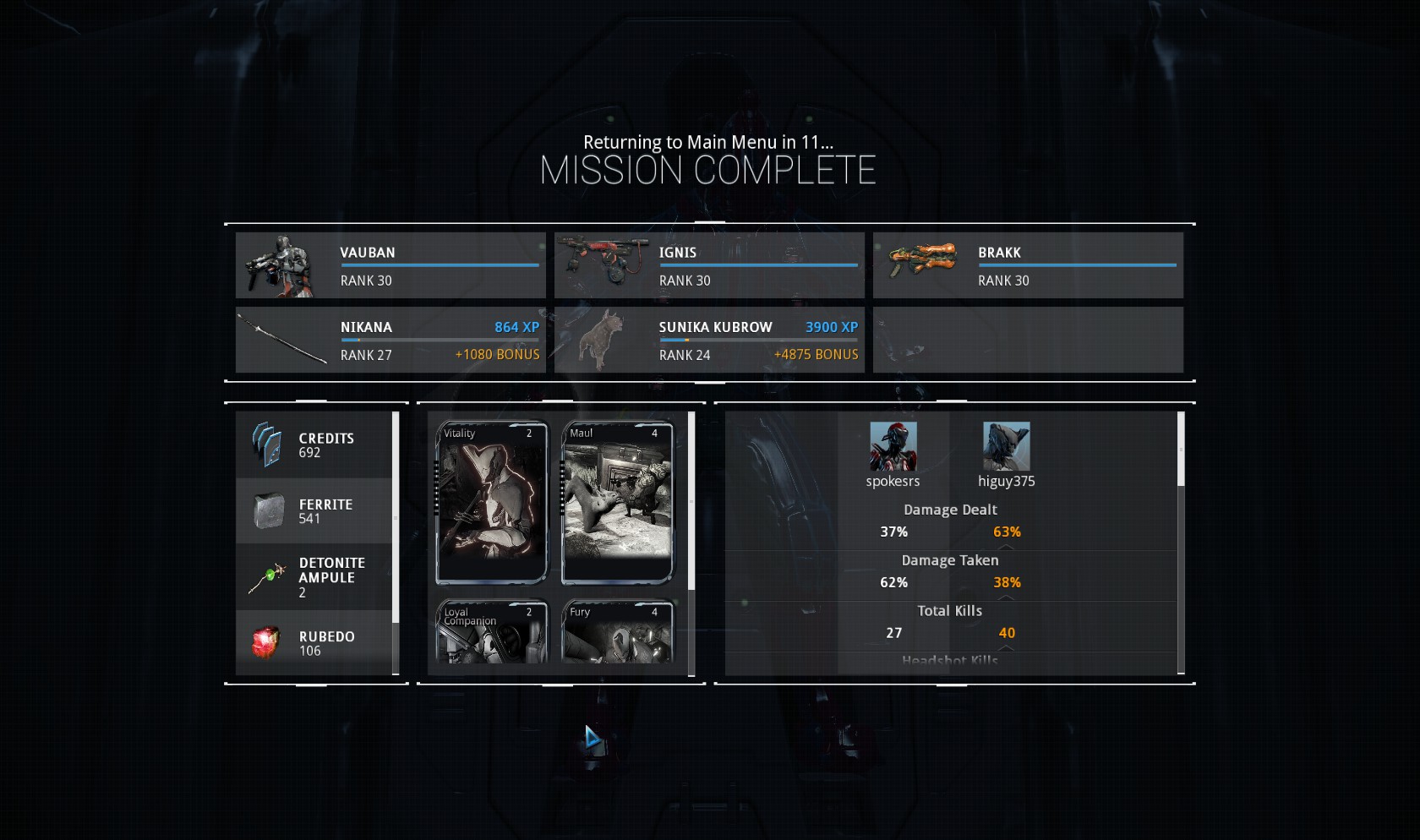This screenshot has width=1420, height=840.
Task: Select the Loyal Companion mod card
Action: click(492, 632)
